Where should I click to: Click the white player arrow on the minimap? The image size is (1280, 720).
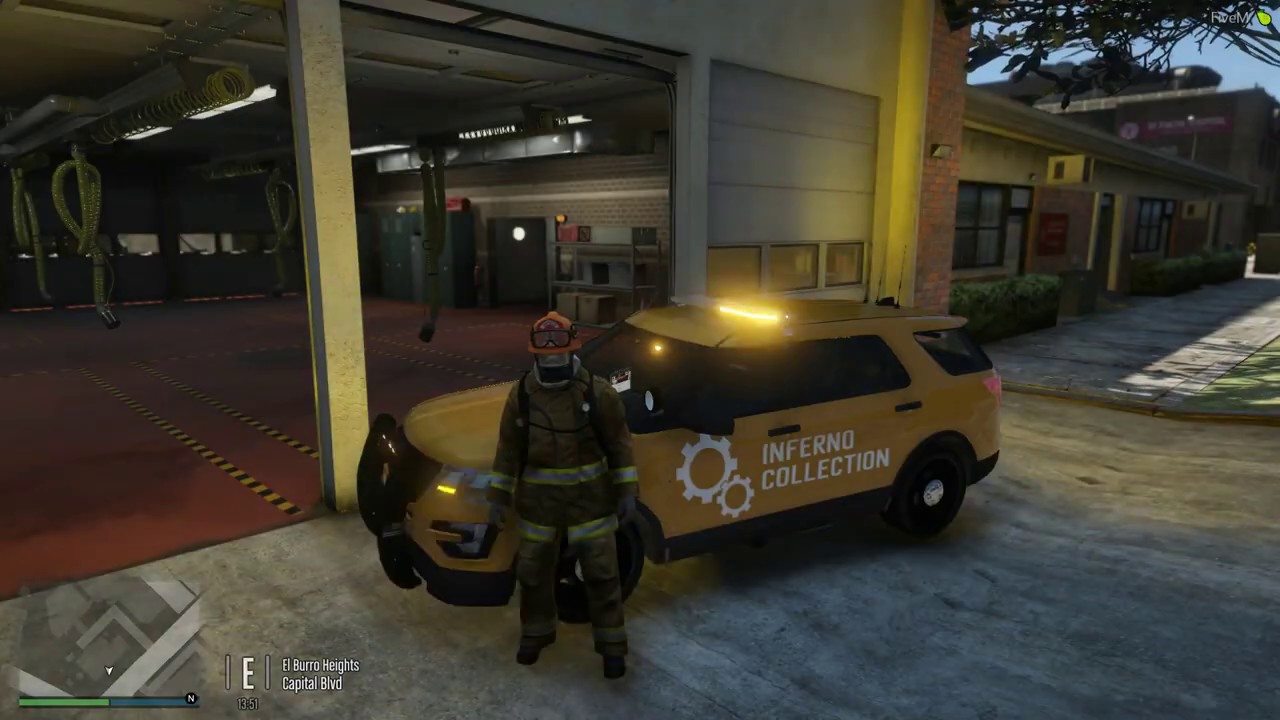click(108, 670)
